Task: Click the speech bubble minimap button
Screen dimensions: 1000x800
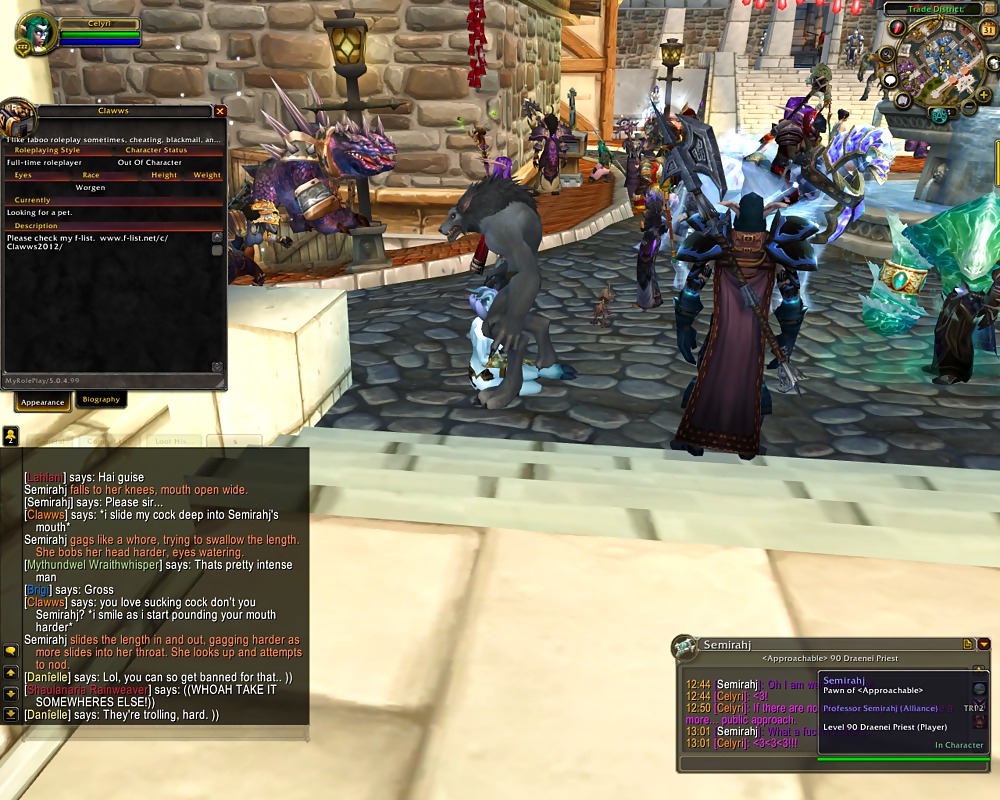Action: click(x=890, y=80)
